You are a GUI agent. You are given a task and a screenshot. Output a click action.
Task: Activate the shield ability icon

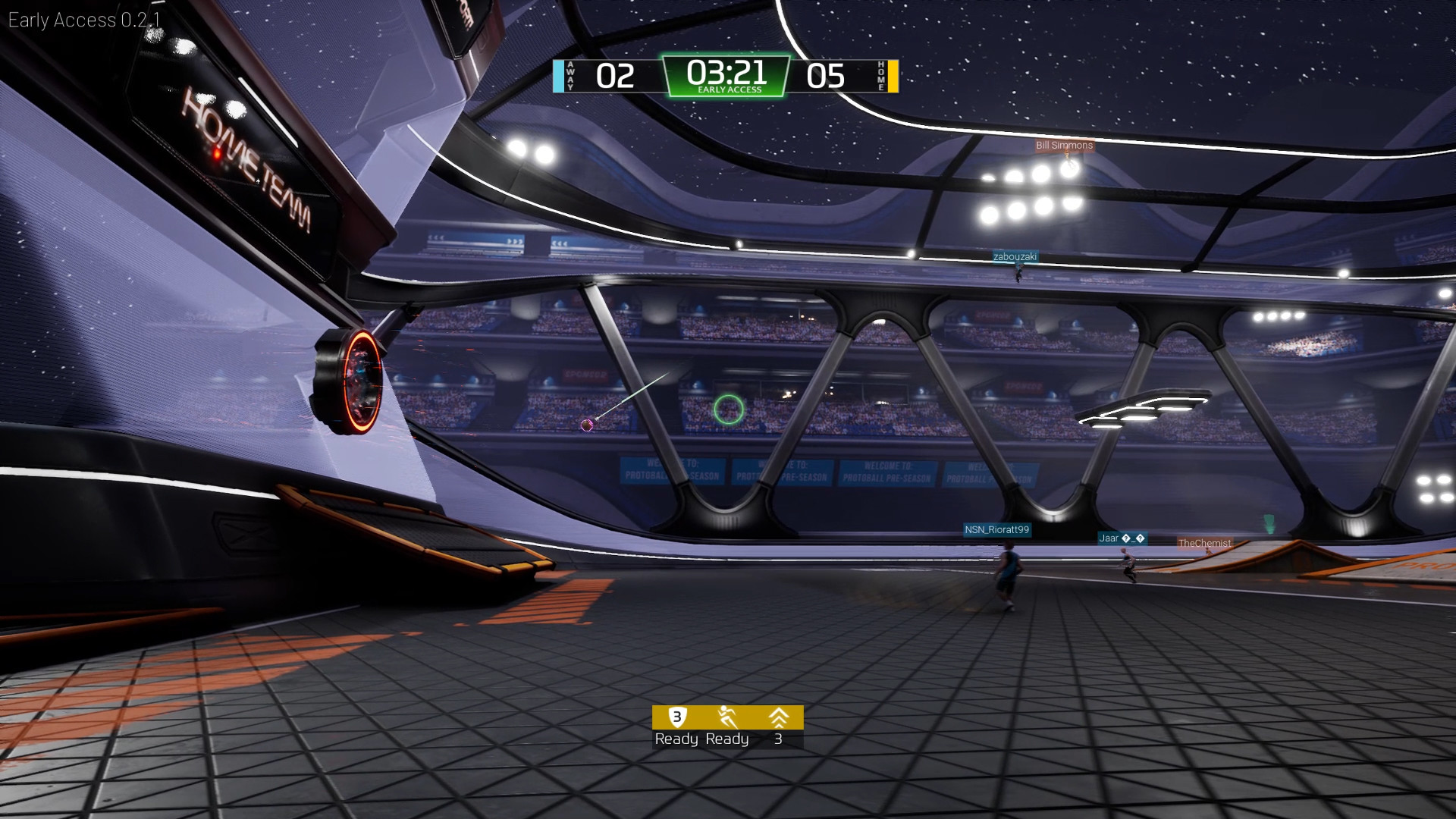pyautogui.click(x=676, y=717)
